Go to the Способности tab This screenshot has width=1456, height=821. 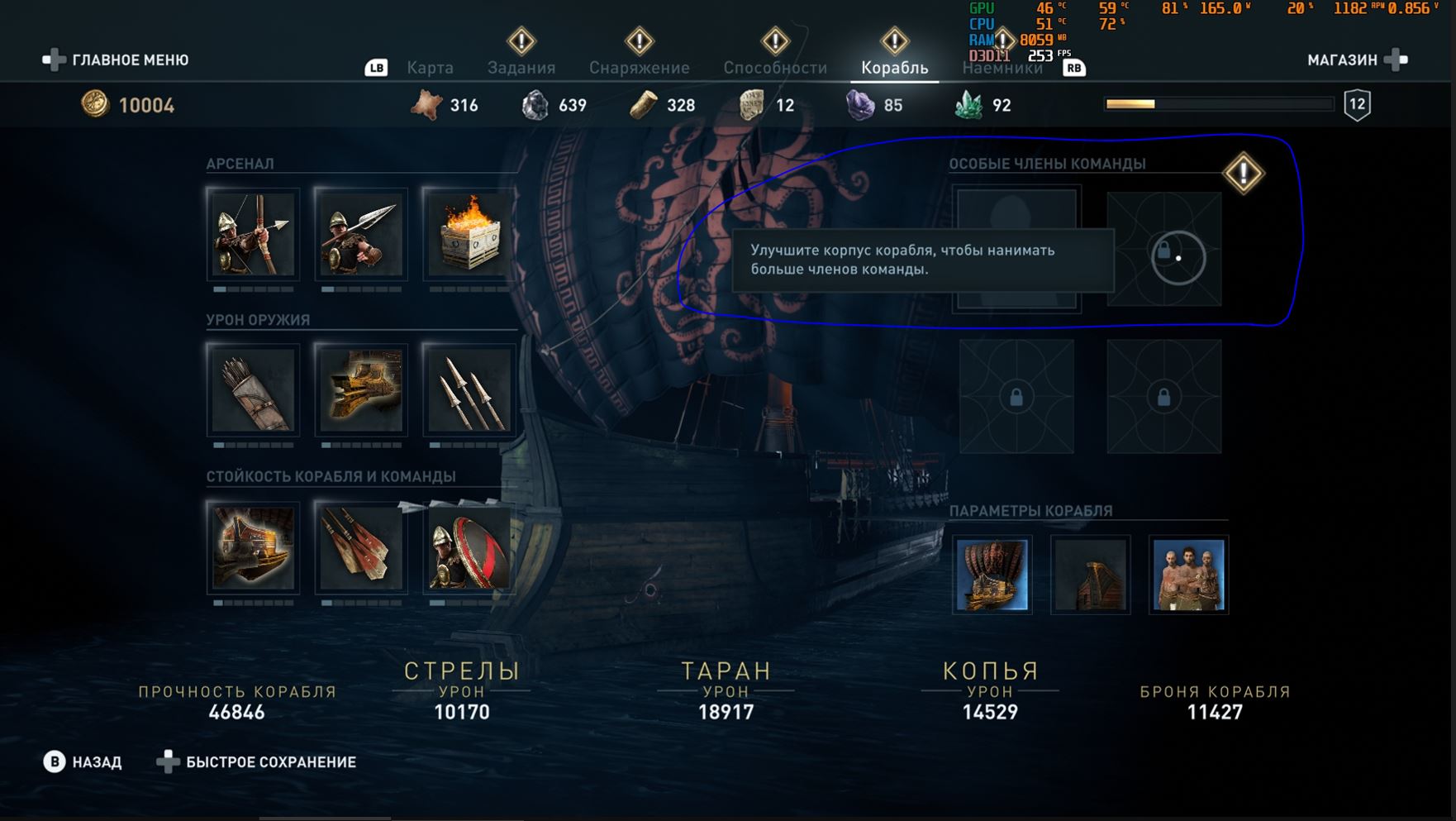pyautogui.click(x=775, y=68)
